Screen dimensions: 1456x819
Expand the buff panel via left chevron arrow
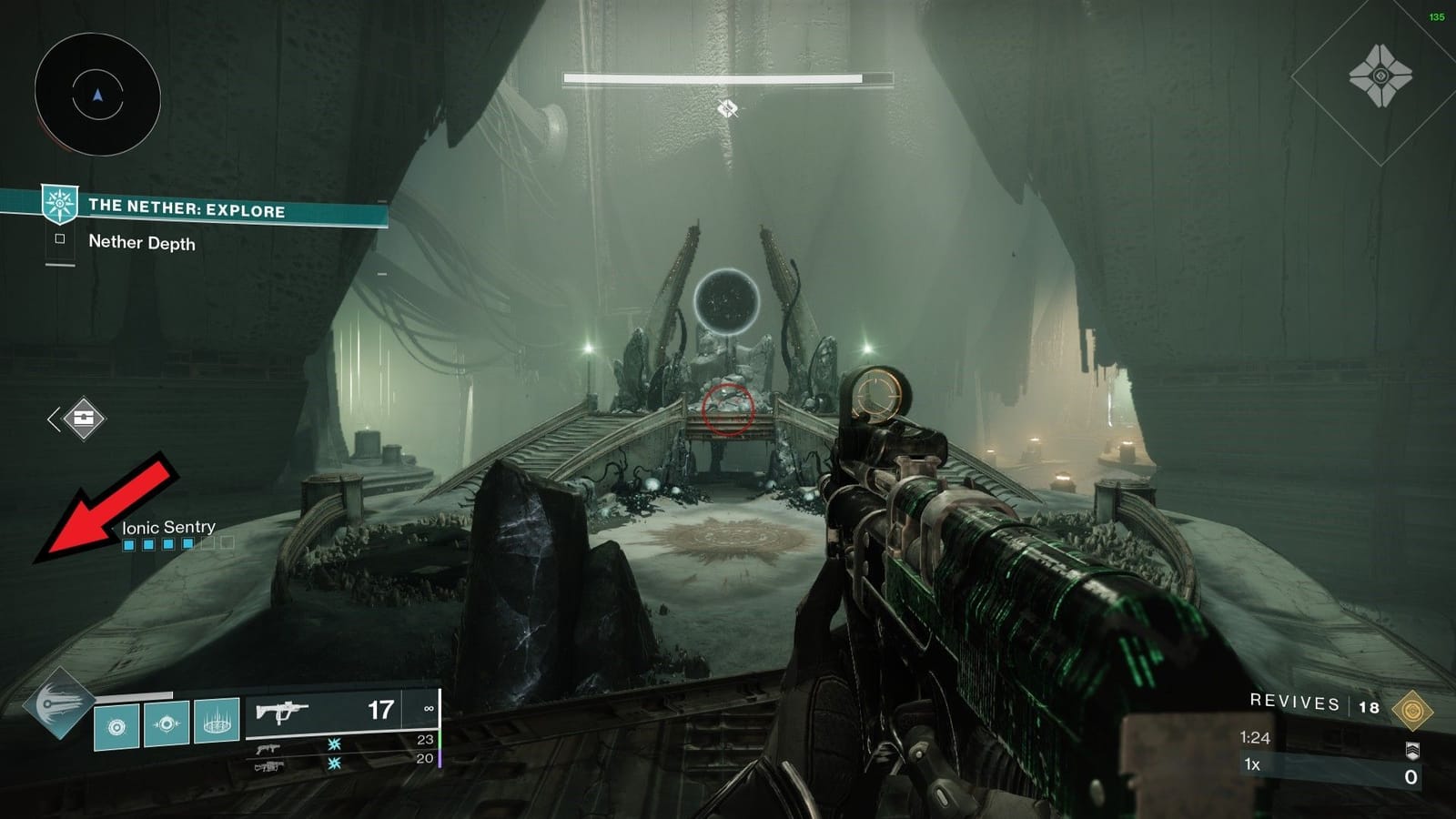tap(52, 418)
